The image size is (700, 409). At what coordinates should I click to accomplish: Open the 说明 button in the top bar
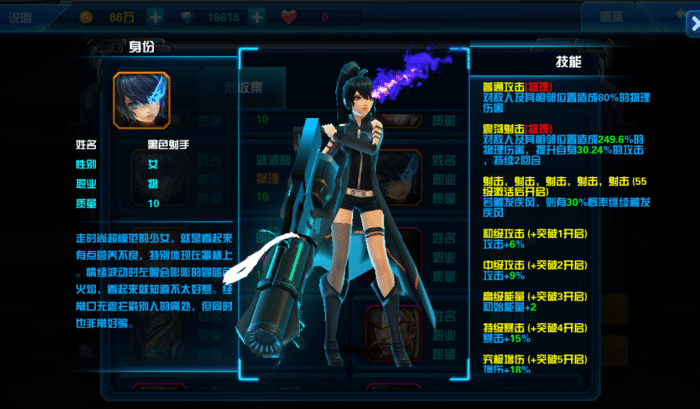pyautogui.click(x=23, y=16)
